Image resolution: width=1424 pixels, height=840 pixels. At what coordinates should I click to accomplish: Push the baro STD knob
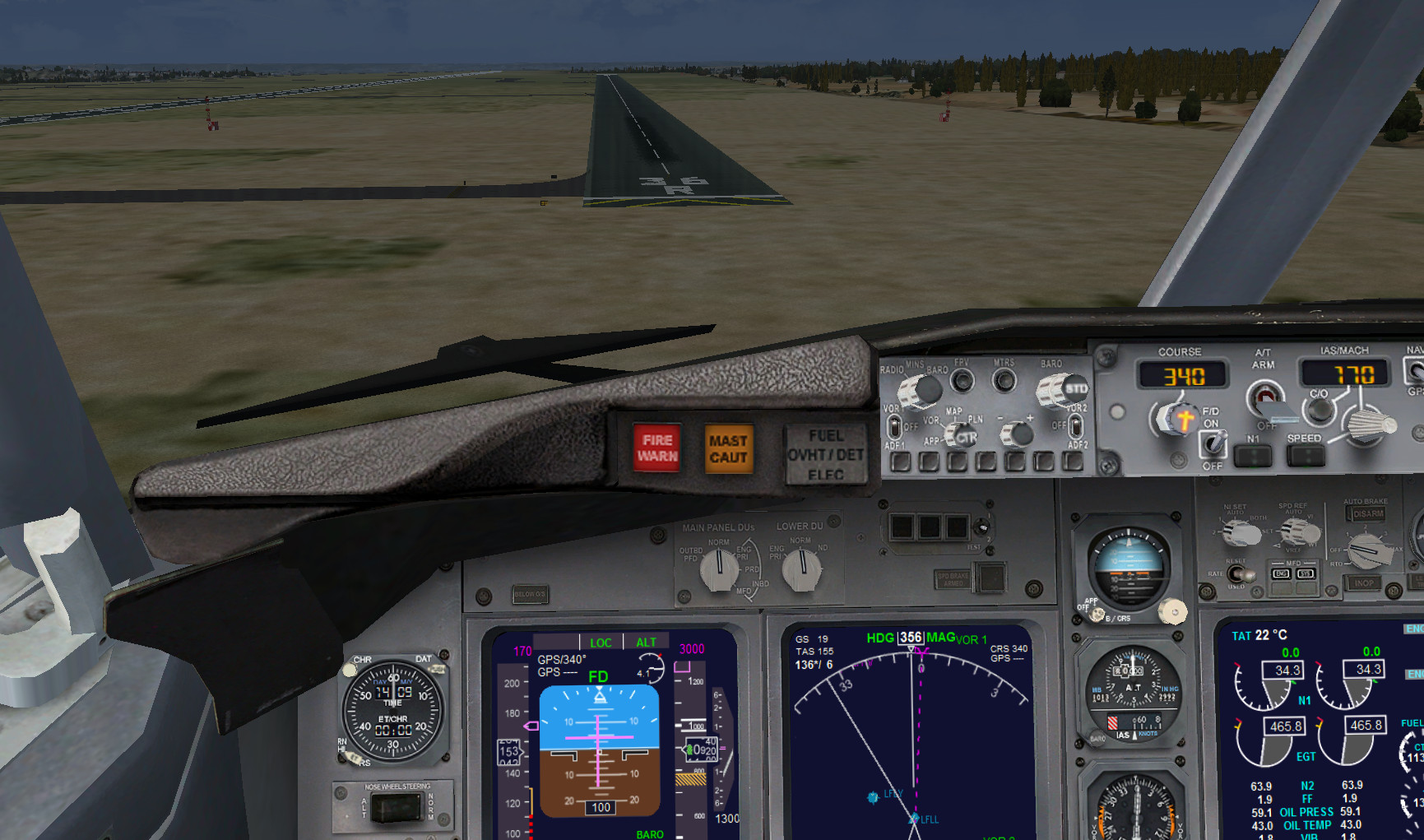tap(1065, 390)
